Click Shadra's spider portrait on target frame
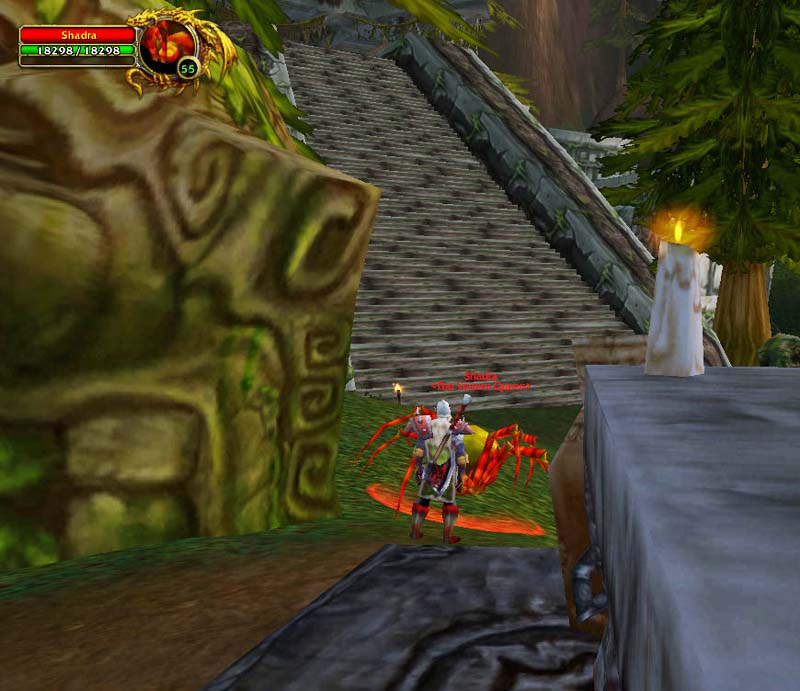The image size is (800, 691). (167, 46)
